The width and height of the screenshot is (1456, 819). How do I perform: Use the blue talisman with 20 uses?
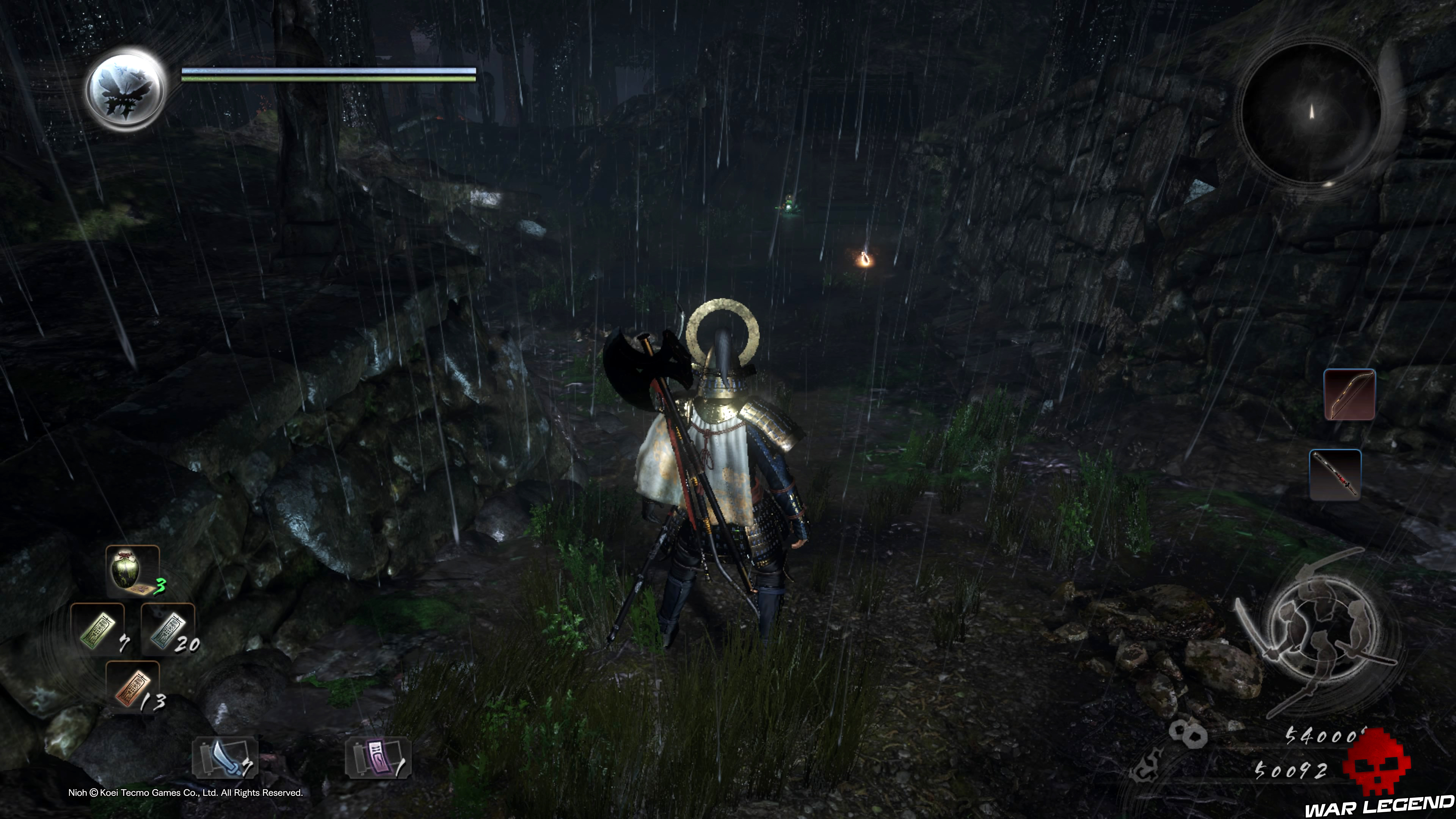168,629
